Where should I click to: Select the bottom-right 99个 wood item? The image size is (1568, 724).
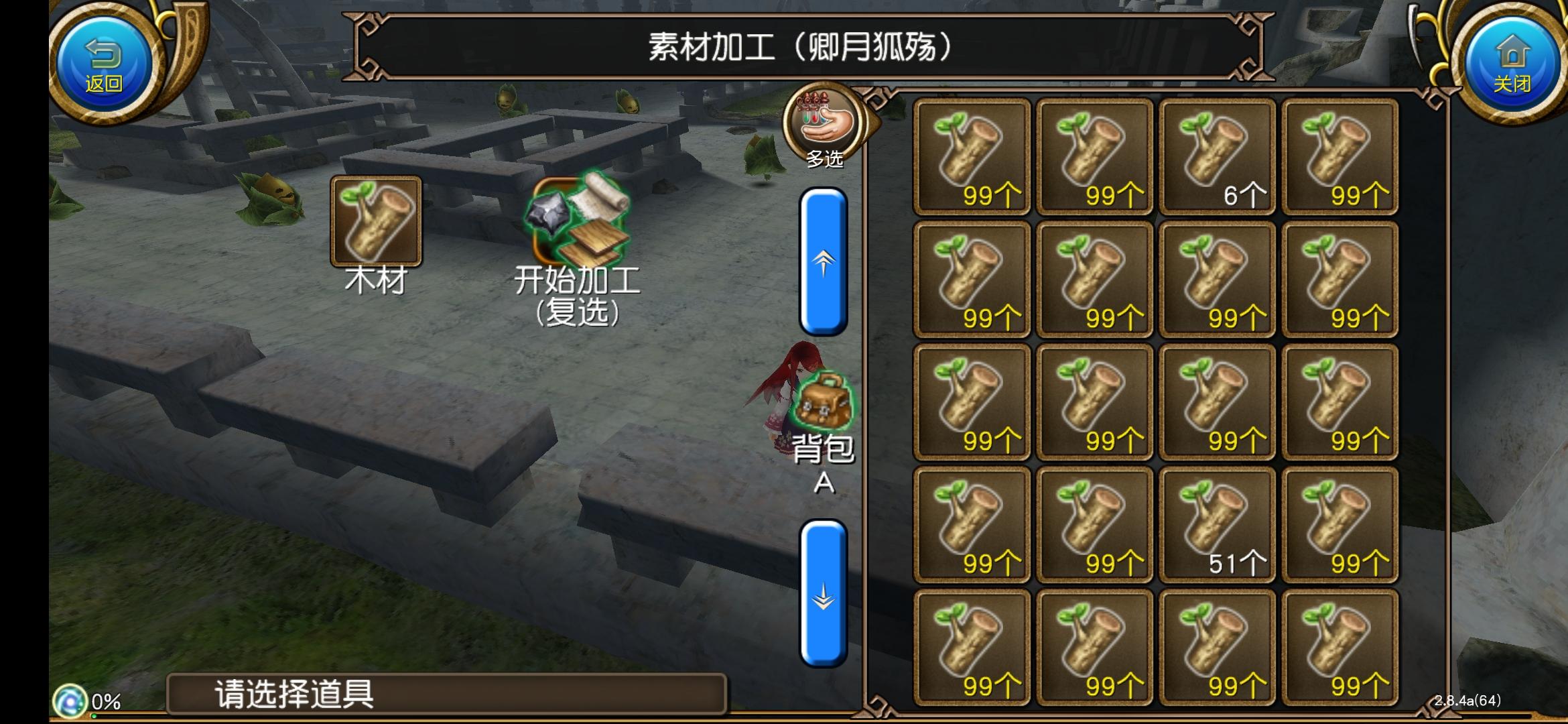coord(1340,647)
